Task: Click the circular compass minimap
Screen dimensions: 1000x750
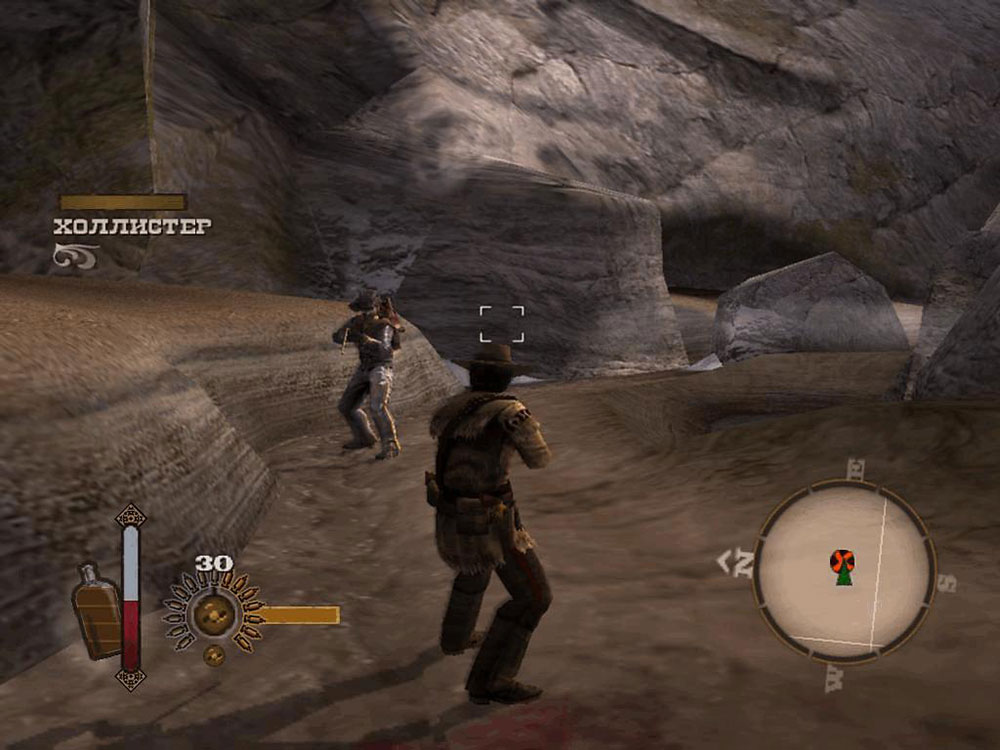Action: pos(844,573)
